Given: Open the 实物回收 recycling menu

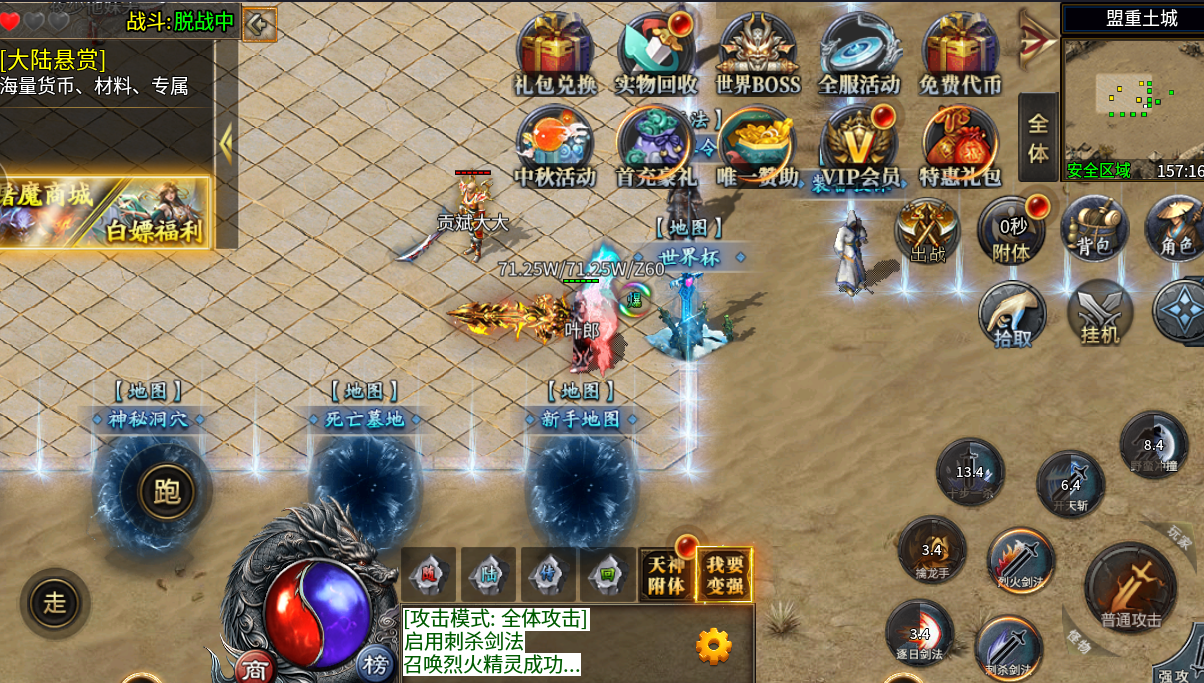Looking at the screenshot, I should 656,52.
